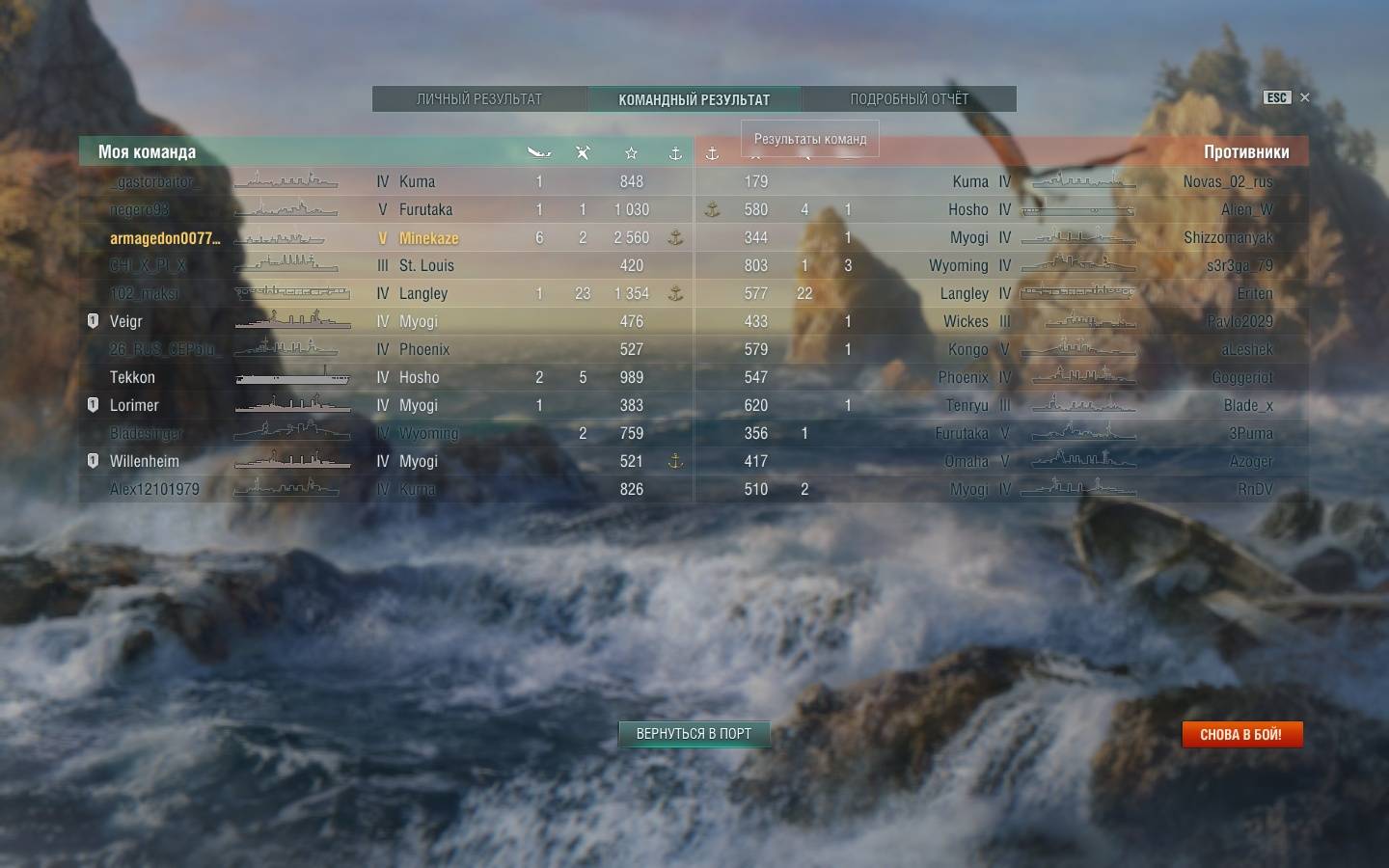1389x868 pixels.
Task: Start another battle with Снова в бой!
Action: pyautogui.click(x=1241, y=735)
